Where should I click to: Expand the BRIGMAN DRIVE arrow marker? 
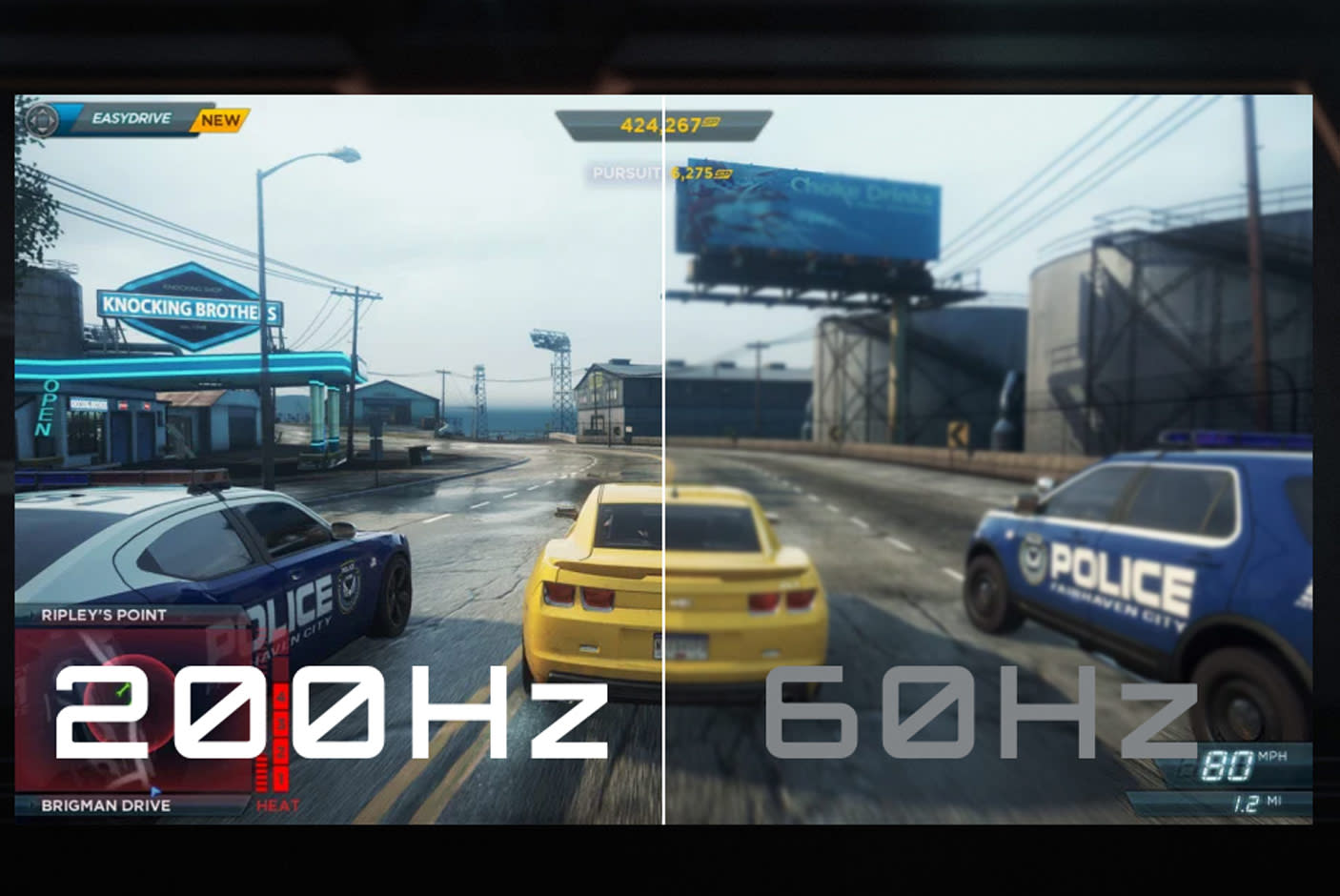tap(32, 804)
